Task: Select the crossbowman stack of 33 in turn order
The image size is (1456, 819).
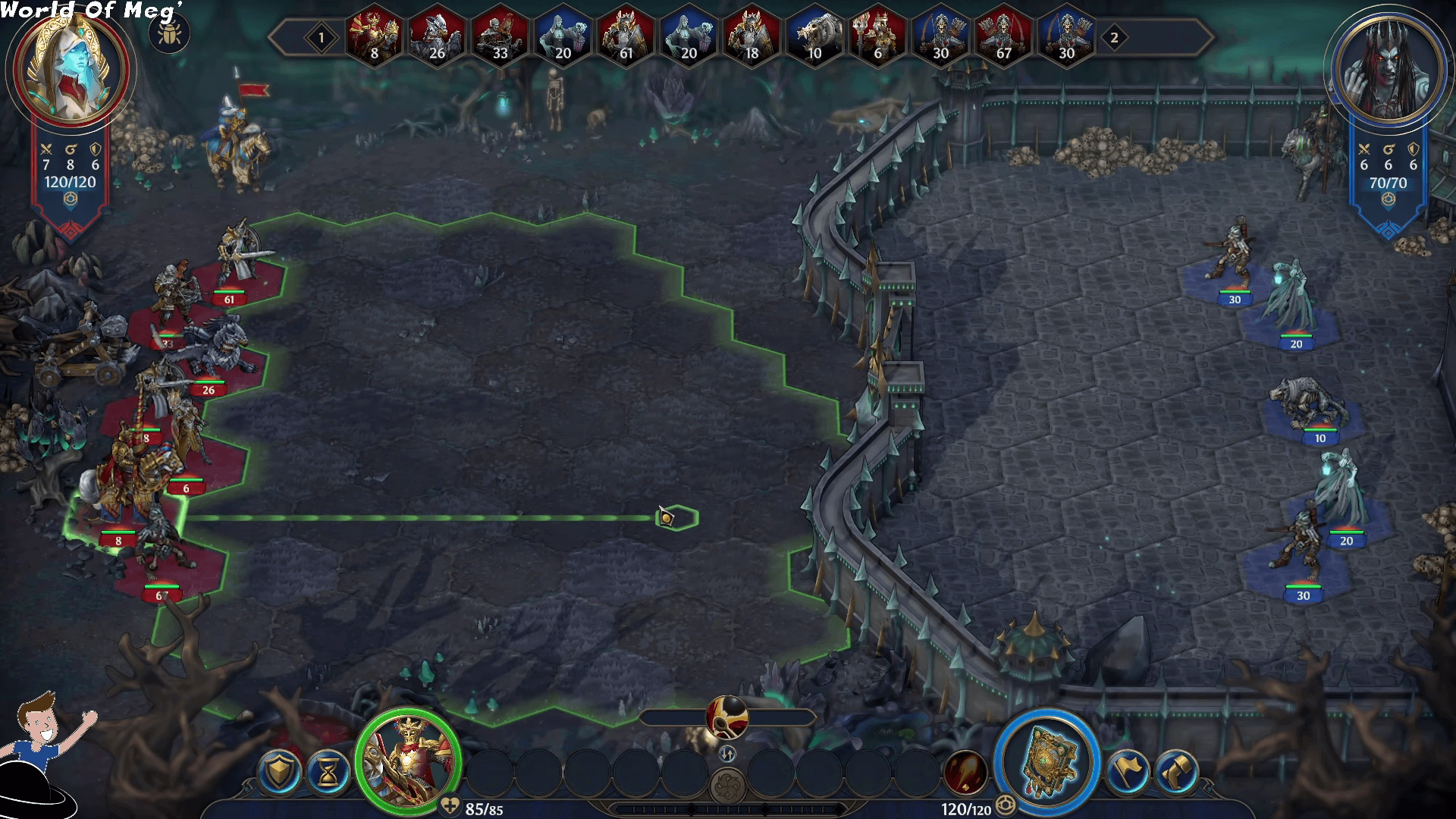Action: 499,37
